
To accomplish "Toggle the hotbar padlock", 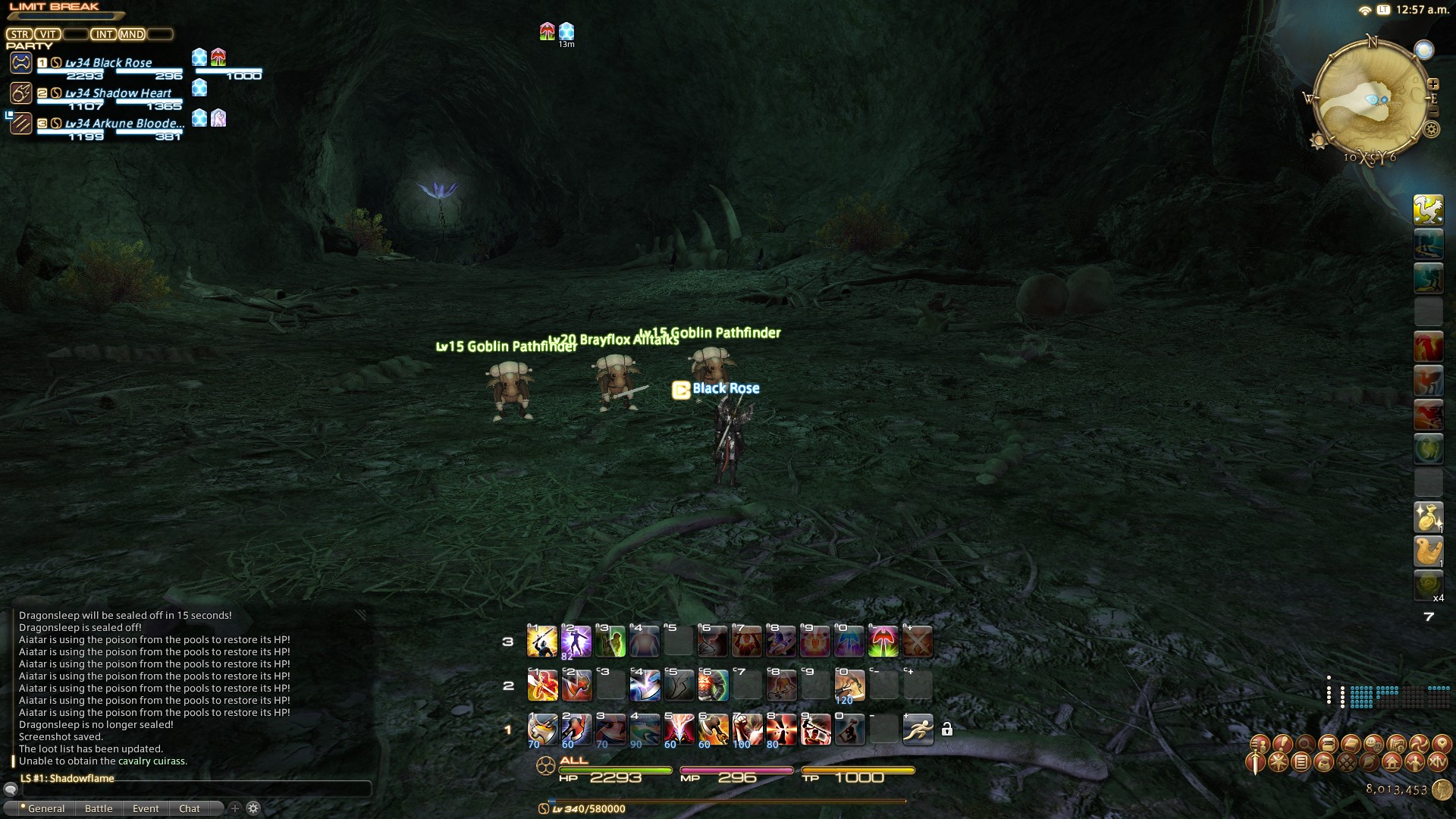I will [946, 730].
